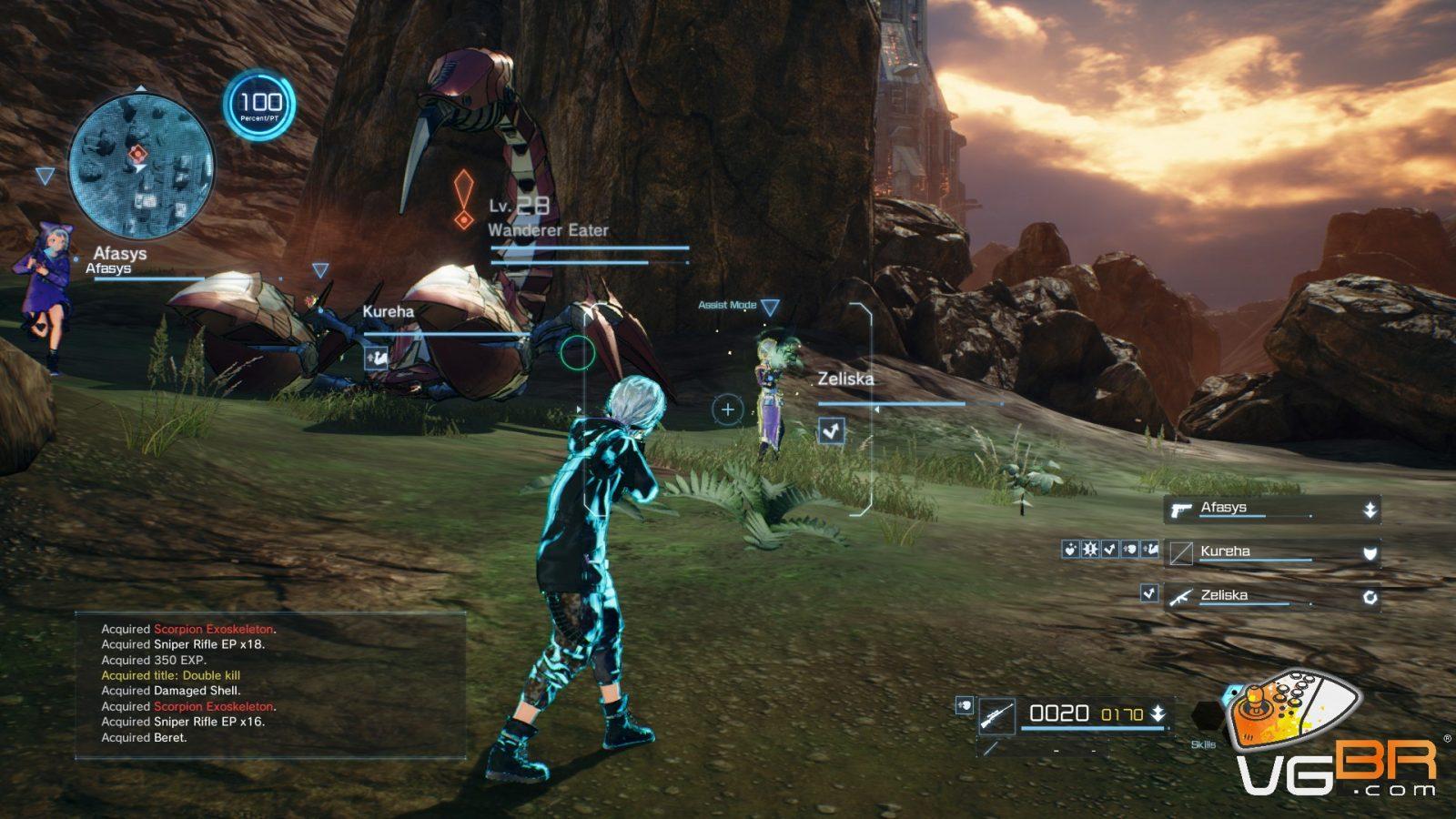Select Afasys in the party list
Viewport: 1456px width, 819px height.
click(1272, 509)
